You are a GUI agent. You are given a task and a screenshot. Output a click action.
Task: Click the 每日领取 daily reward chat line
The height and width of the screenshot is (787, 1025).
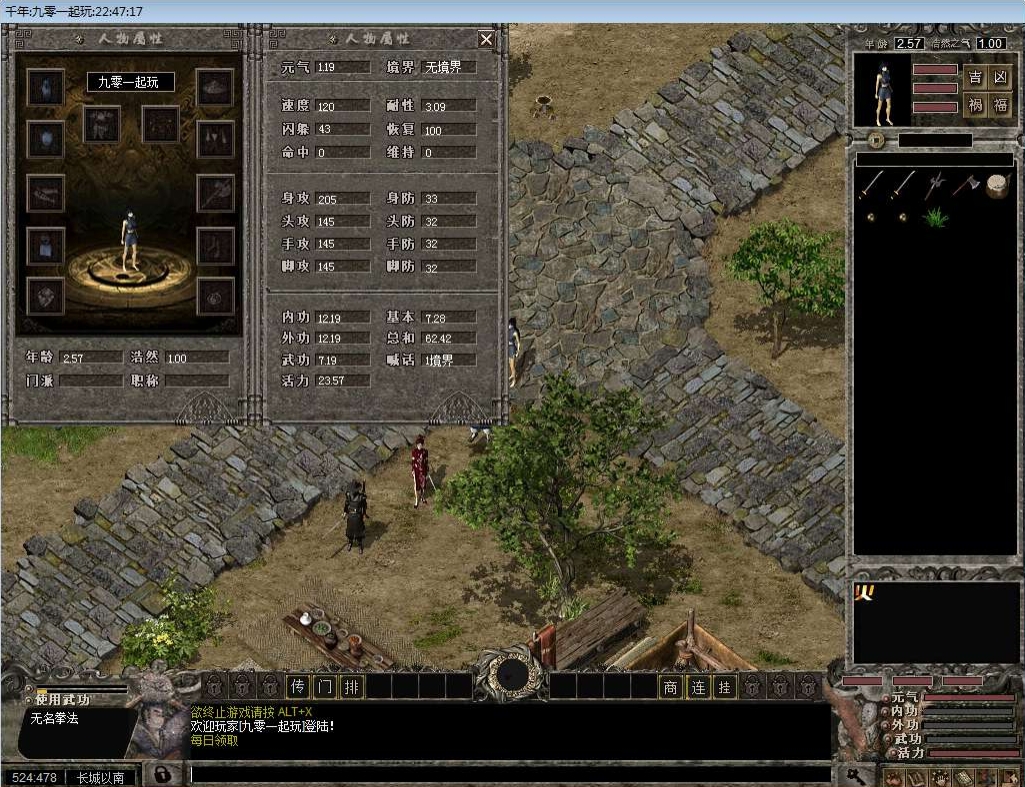click(x=215, y=741)
